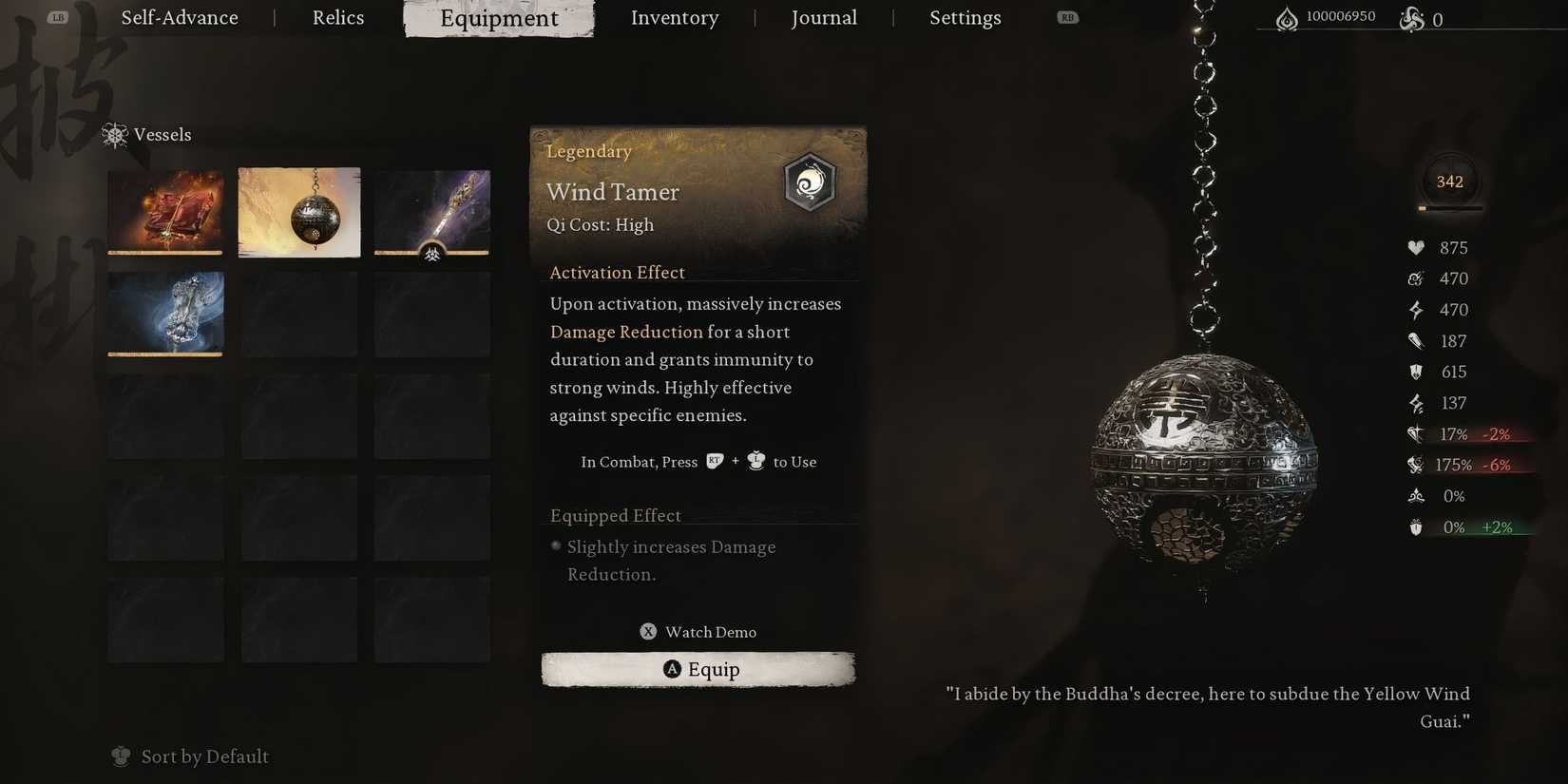Image resolution: width=1568 pixels, height=784 pixels.
Task: Click the Vessels panel icon
Action: tap(115, 135)
